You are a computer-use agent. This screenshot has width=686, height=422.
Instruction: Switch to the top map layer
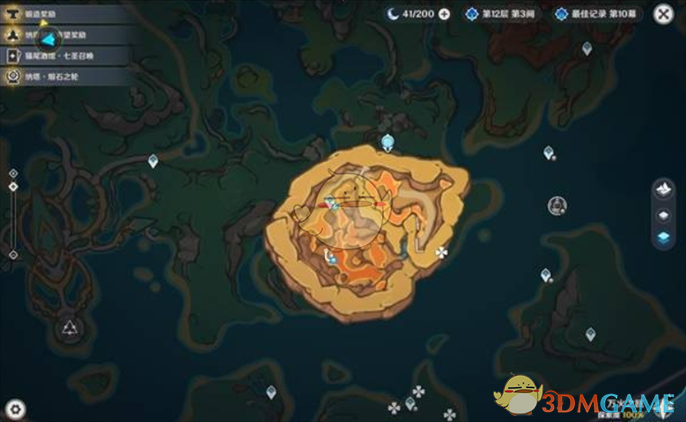[x=661, y=190]
